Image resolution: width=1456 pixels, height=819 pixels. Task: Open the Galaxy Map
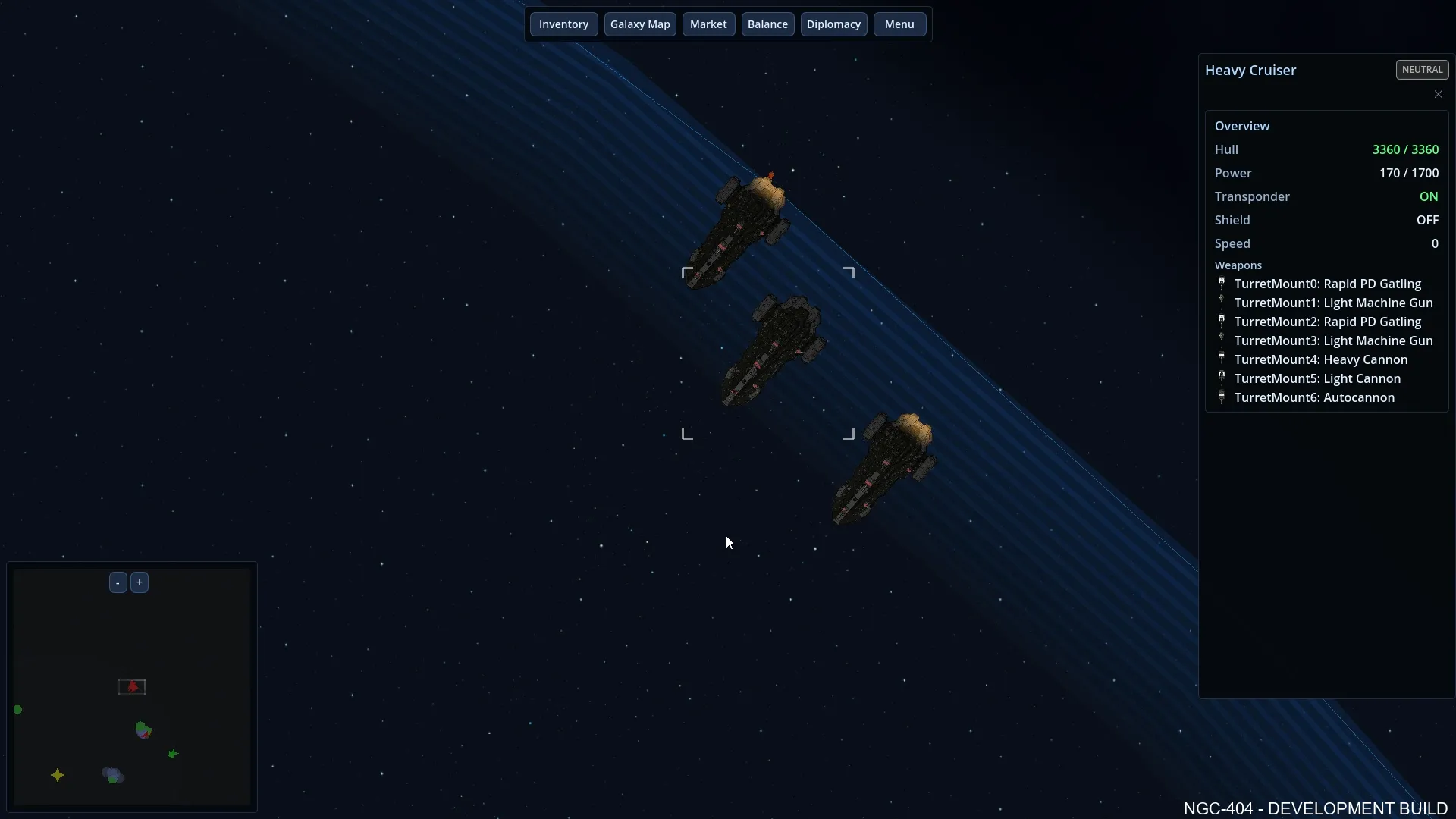(x=640, y=24)
